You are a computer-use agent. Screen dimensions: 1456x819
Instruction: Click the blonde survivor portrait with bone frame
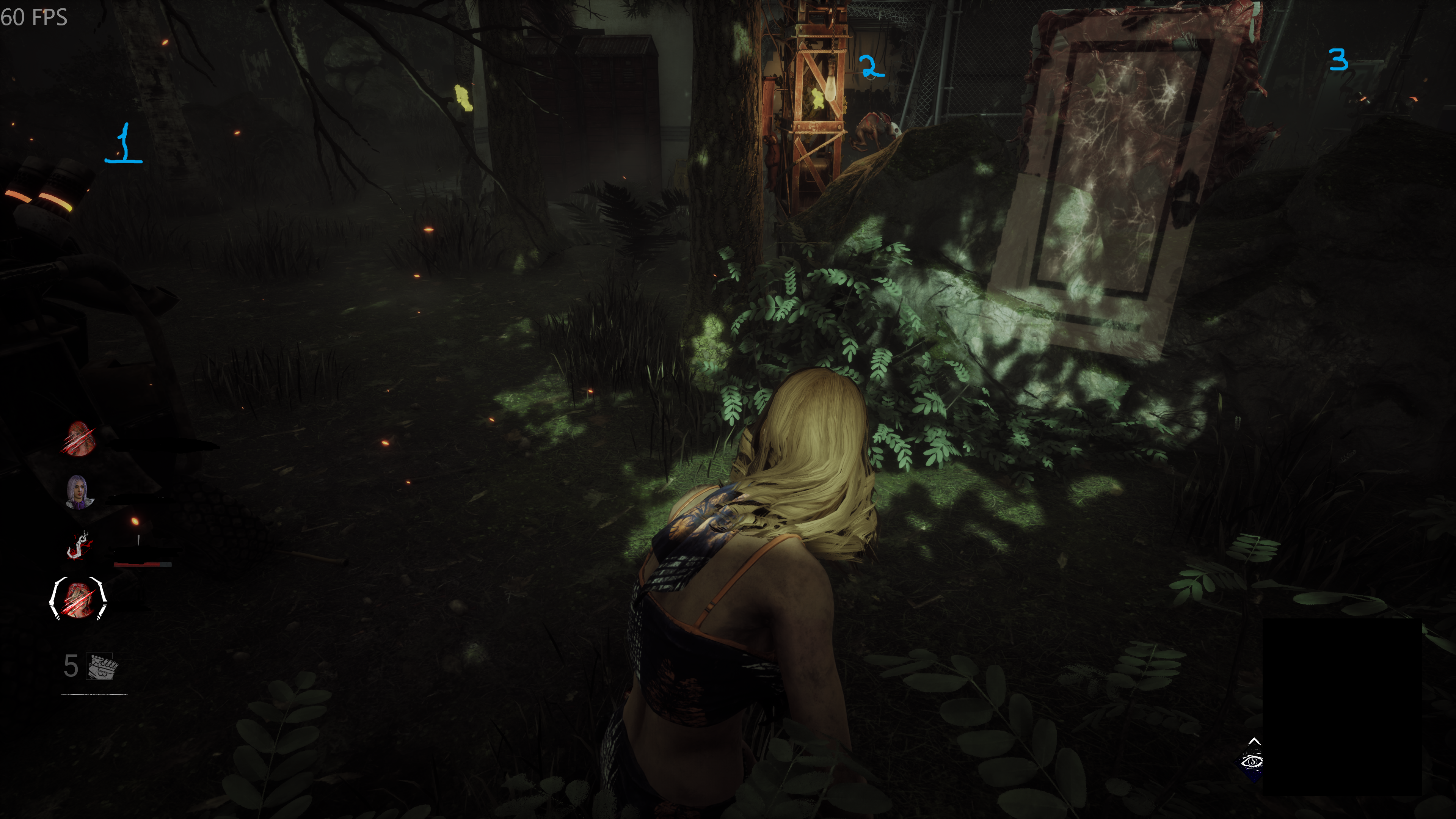78,598
